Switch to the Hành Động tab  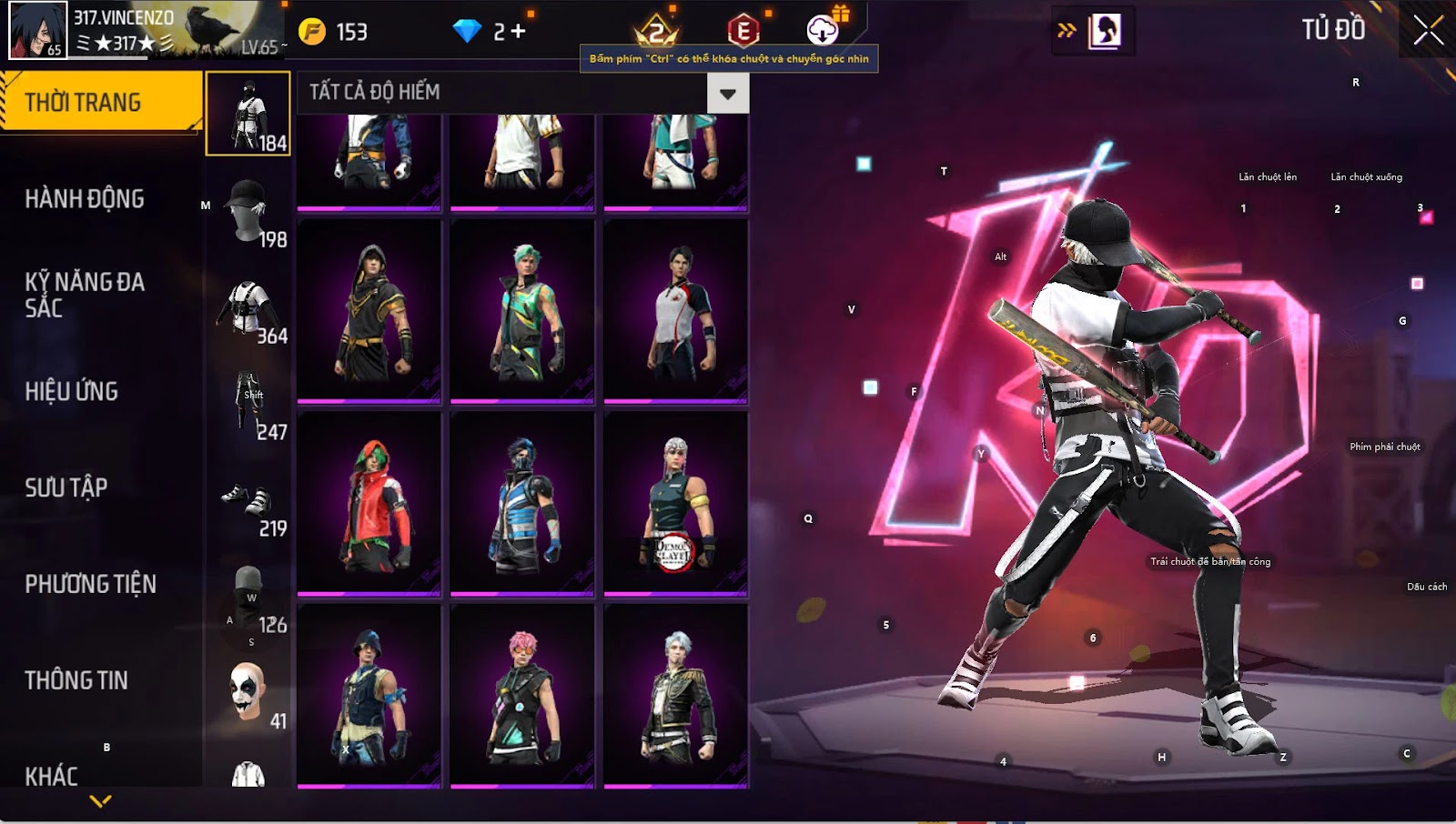[x=85, y=198]
